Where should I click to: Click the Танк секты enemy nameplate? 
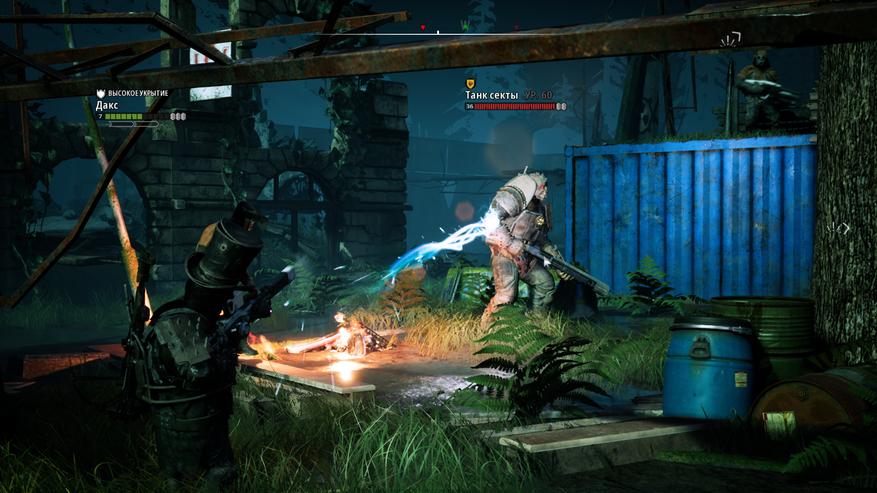click(x=492, y=95)
